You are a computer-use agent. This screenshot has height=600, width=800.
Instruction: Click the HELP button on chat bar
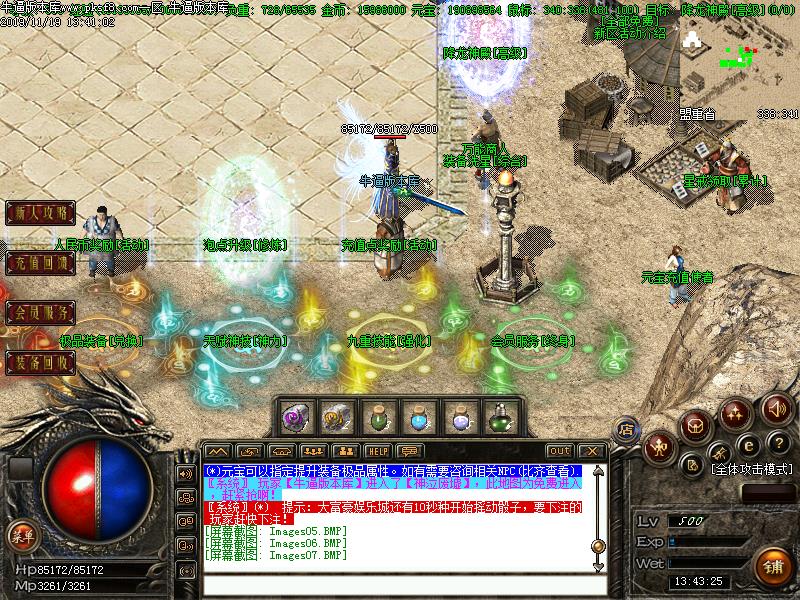[377, 451]
